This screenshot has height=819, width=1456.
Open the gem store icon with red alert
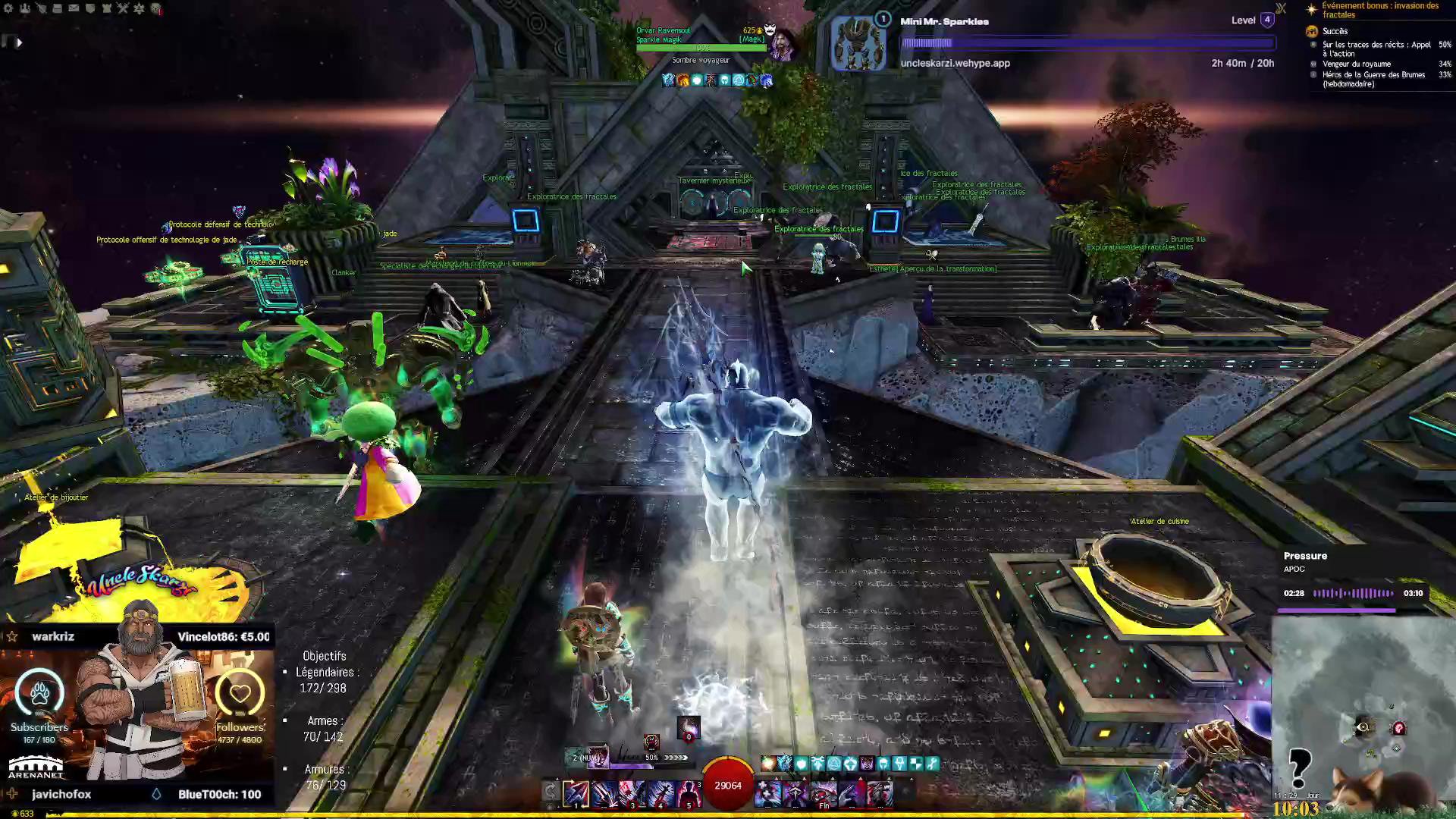155,8
